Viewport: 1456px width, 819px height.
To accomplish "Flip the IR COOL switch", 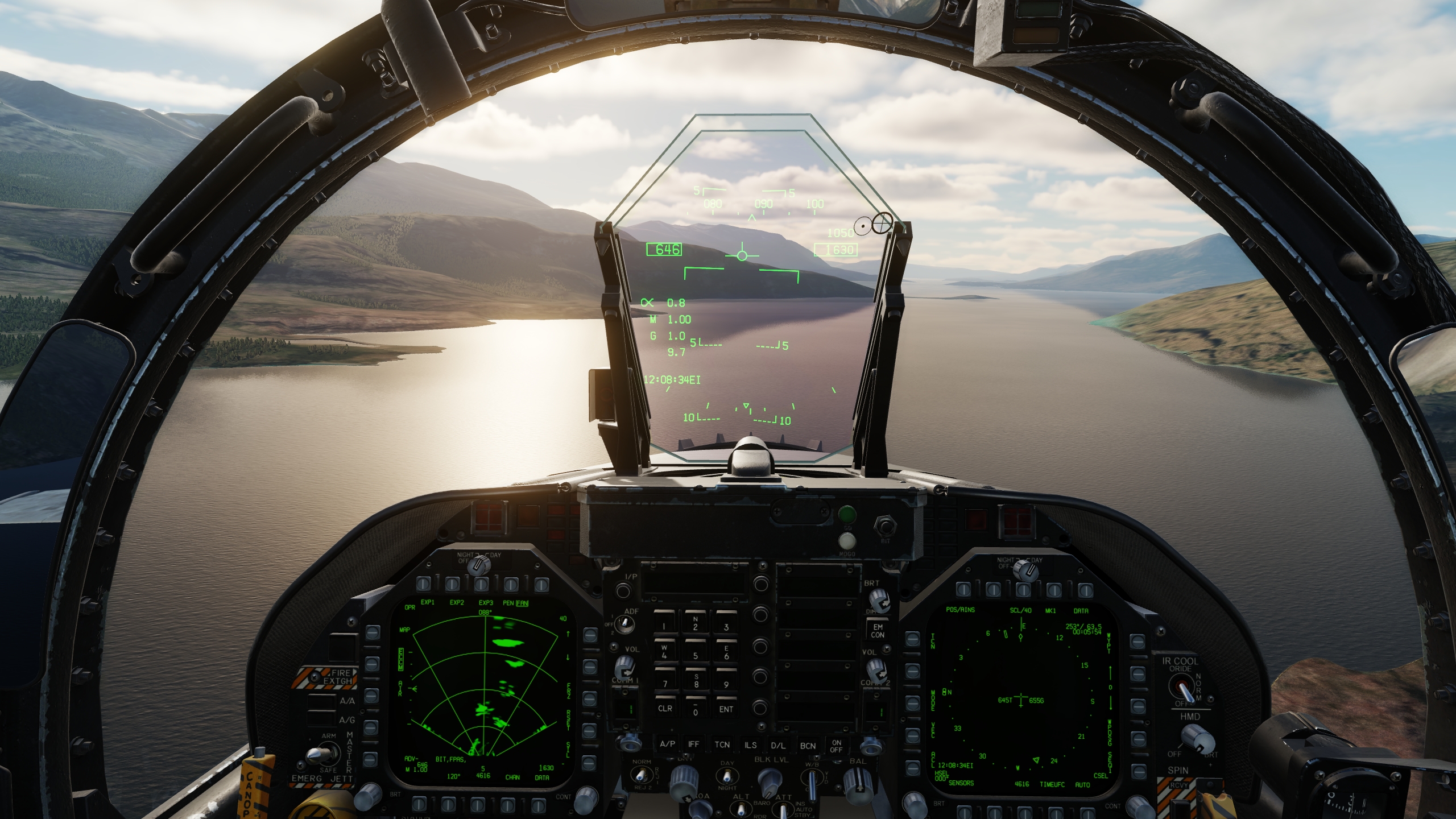I will tap(1184, 690).
